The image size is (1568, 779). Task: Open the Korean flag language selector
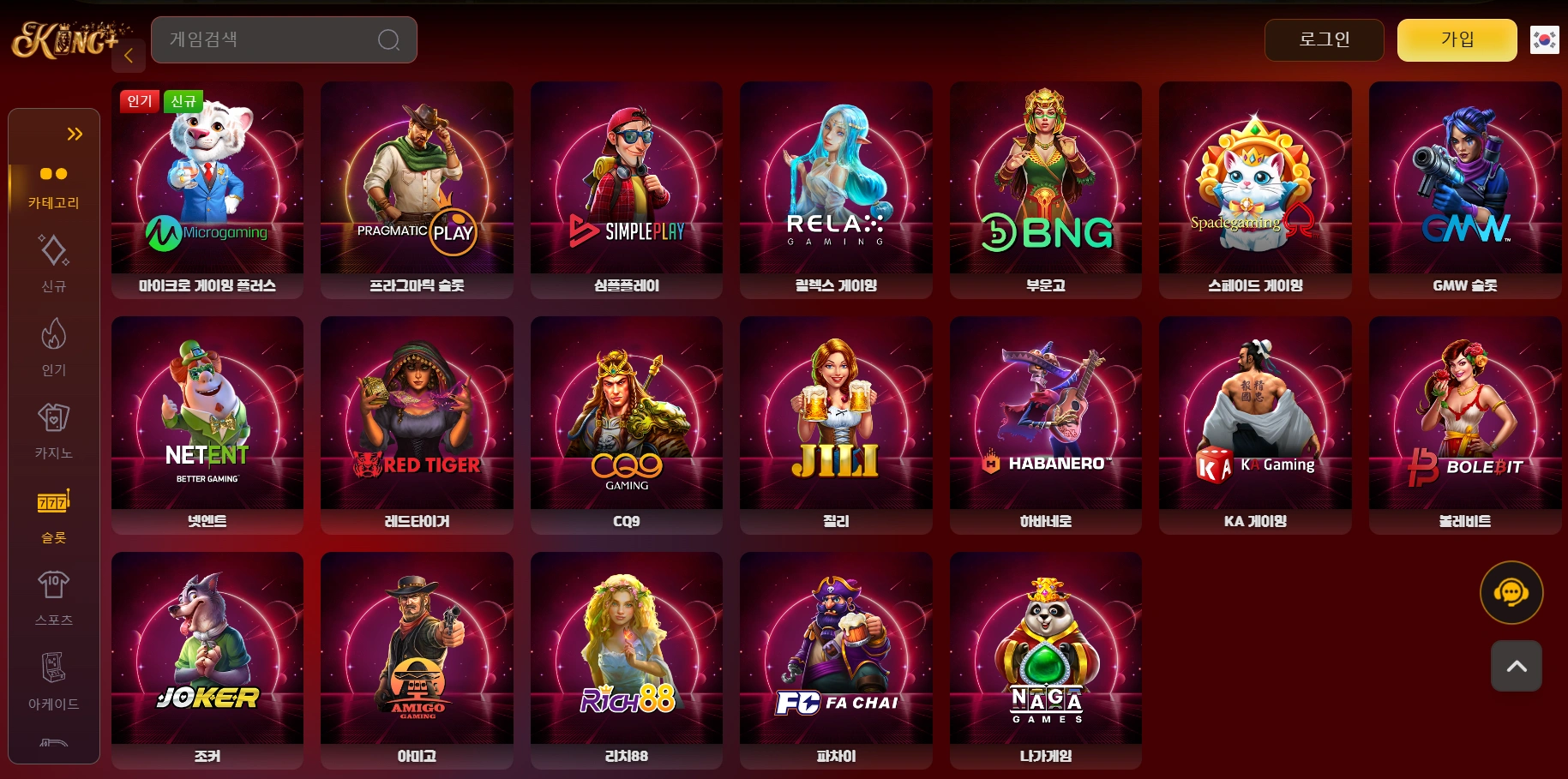(1544, 39)
